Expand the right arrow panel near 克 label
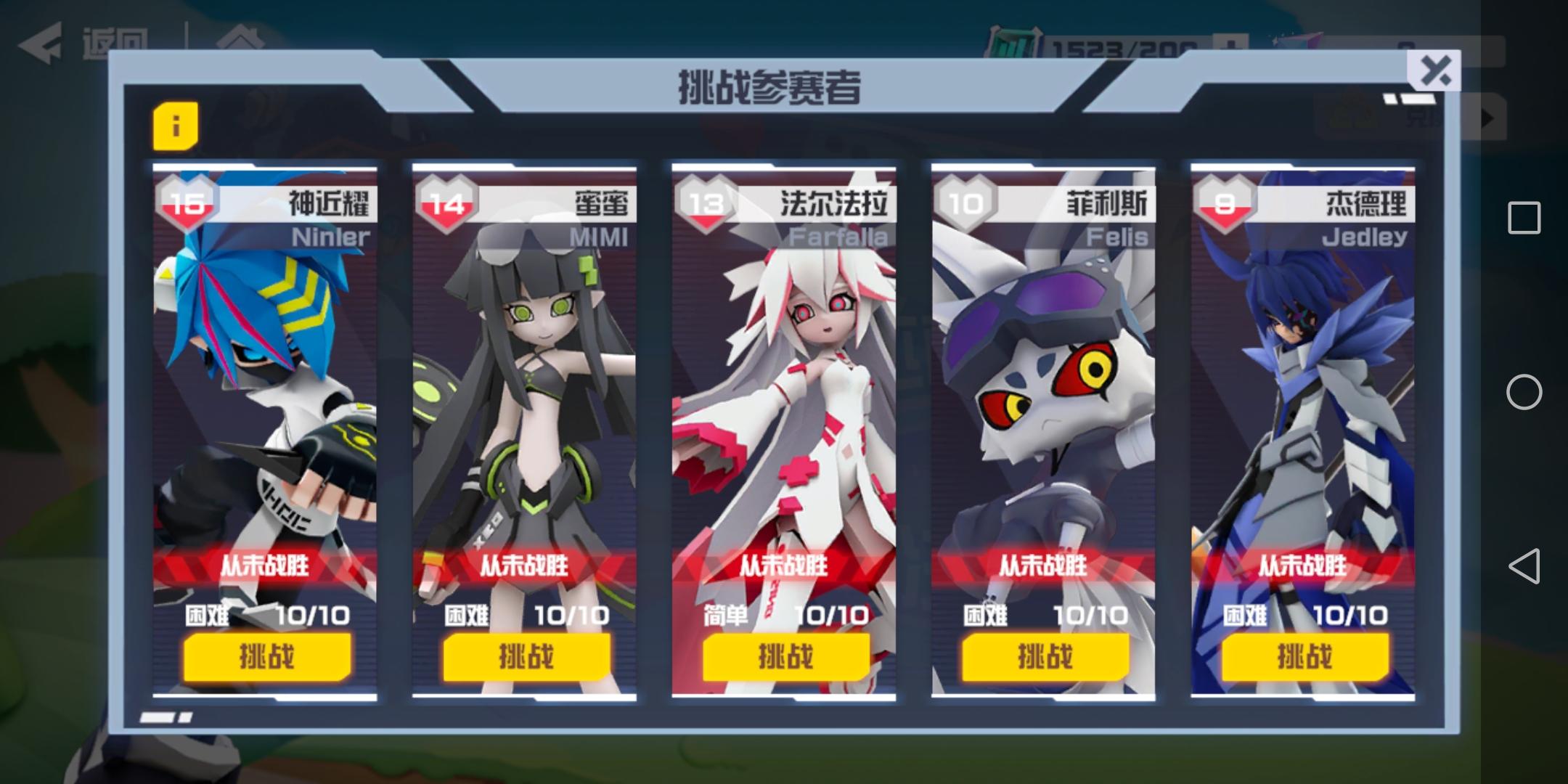Image resolution: width=1568 pixels, height=784 pixels. [x=1484, y=118]
